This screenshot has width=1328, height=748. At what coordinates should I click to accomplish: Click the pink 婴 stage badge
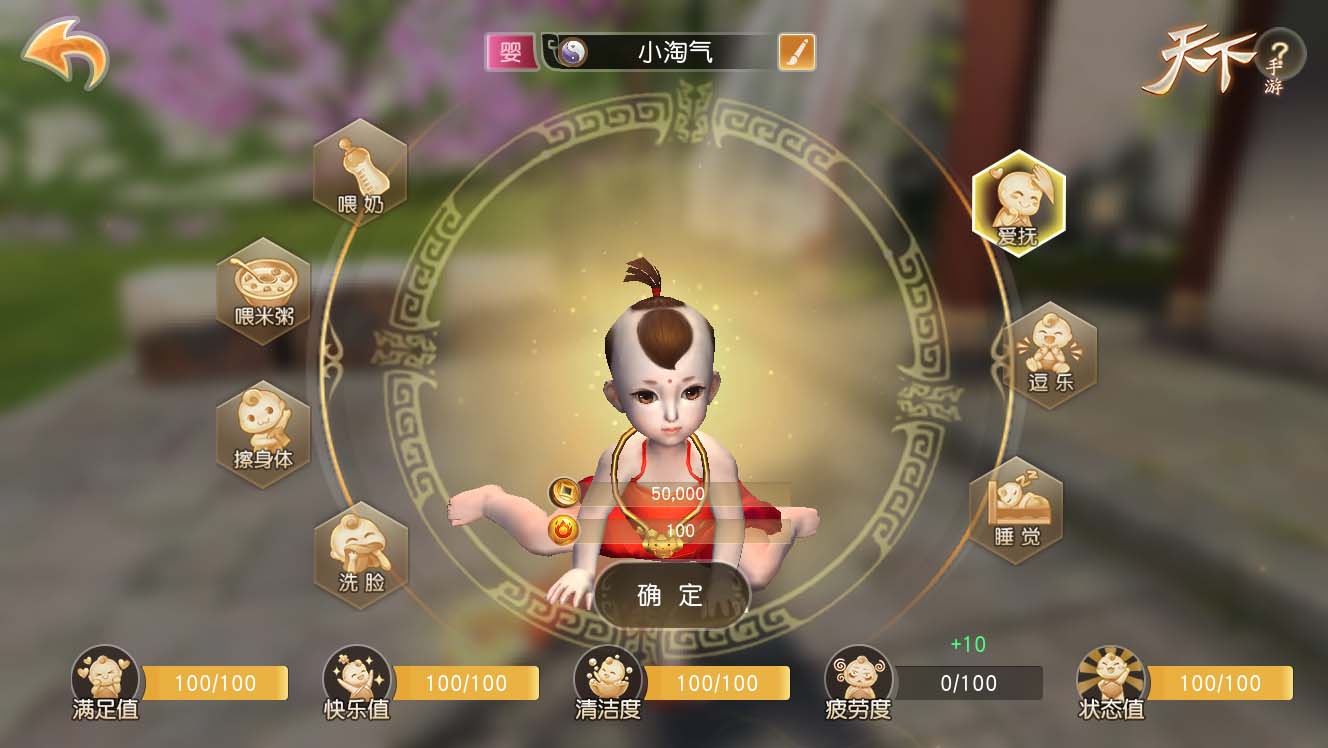511,52
